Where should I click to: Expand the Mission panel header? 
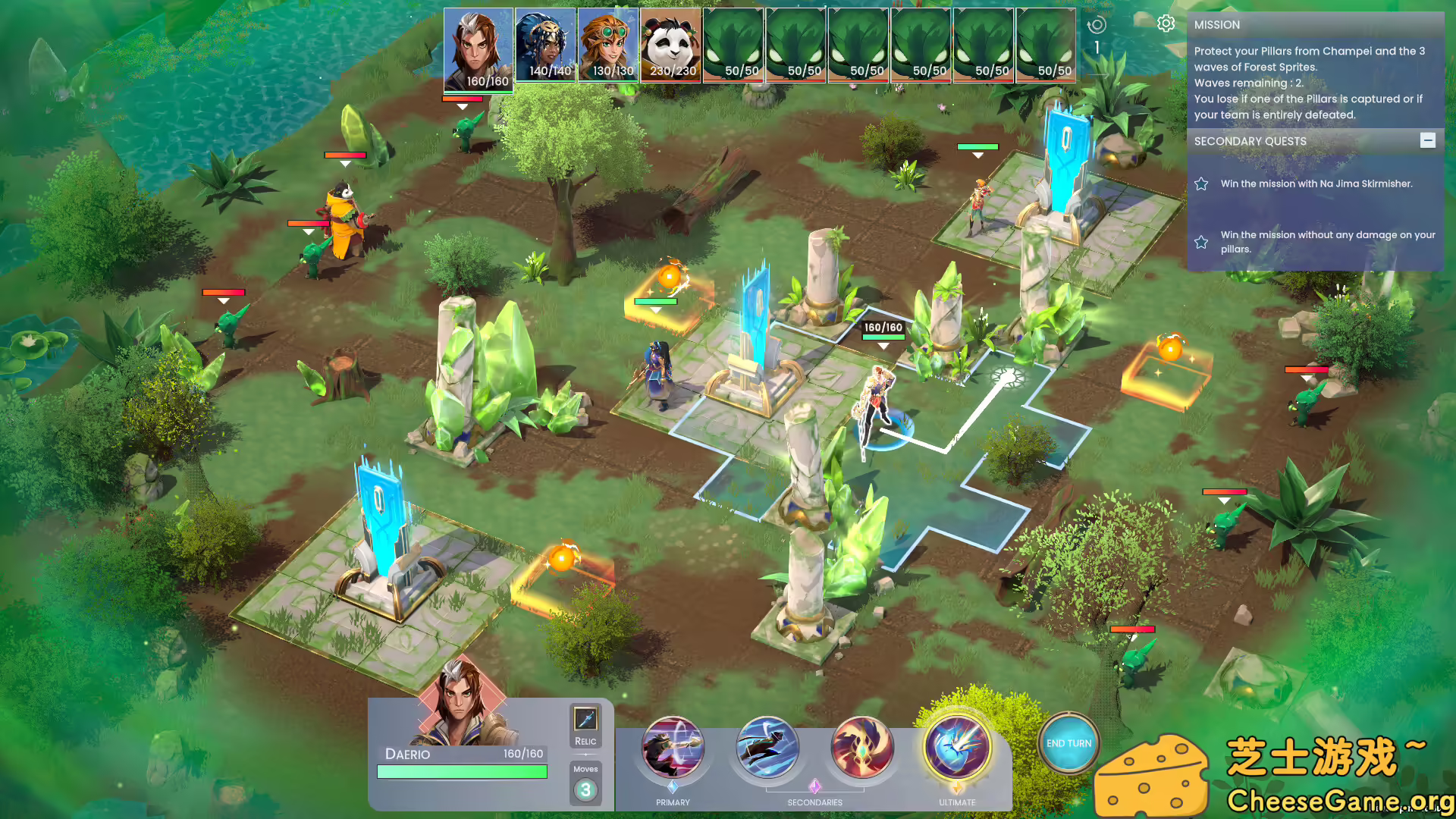[1217, 24]
